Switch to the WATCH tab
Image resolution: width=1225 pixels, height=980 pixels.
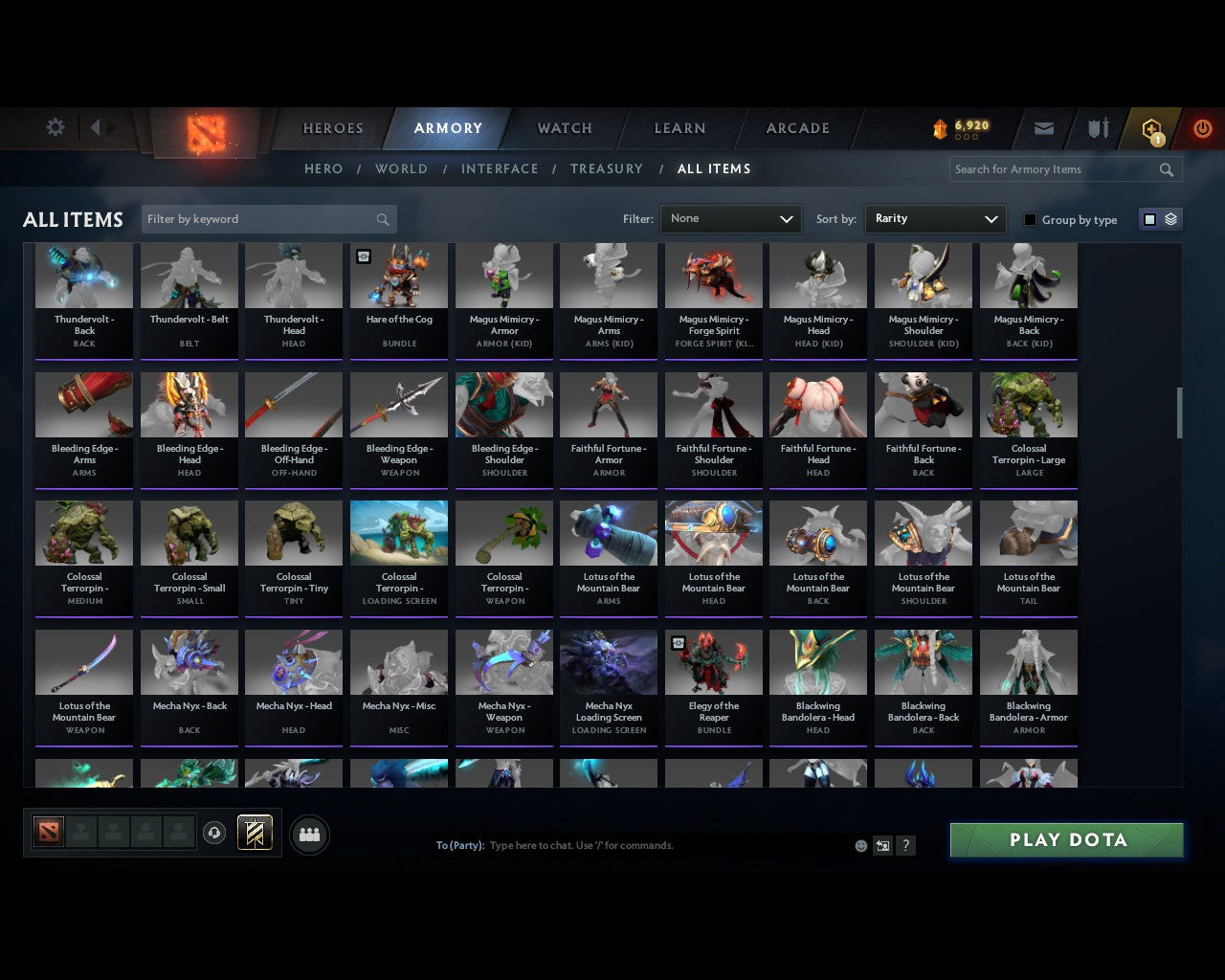tap(564, 127)
